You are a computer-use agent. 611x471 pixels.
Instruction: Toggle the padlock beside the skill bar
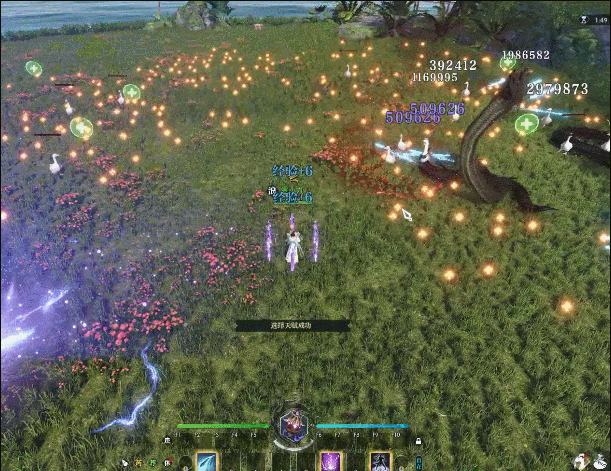tap(418, 441)
